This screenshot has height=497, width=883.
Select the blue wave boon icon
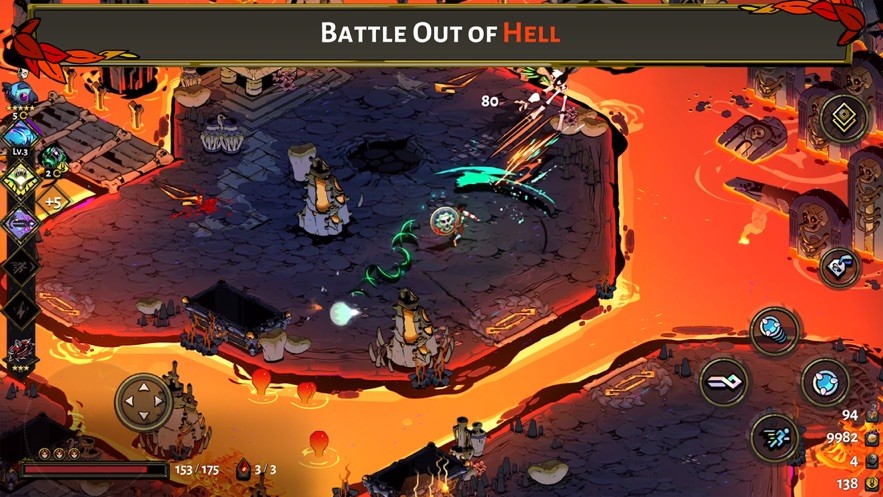pos(19,136)
